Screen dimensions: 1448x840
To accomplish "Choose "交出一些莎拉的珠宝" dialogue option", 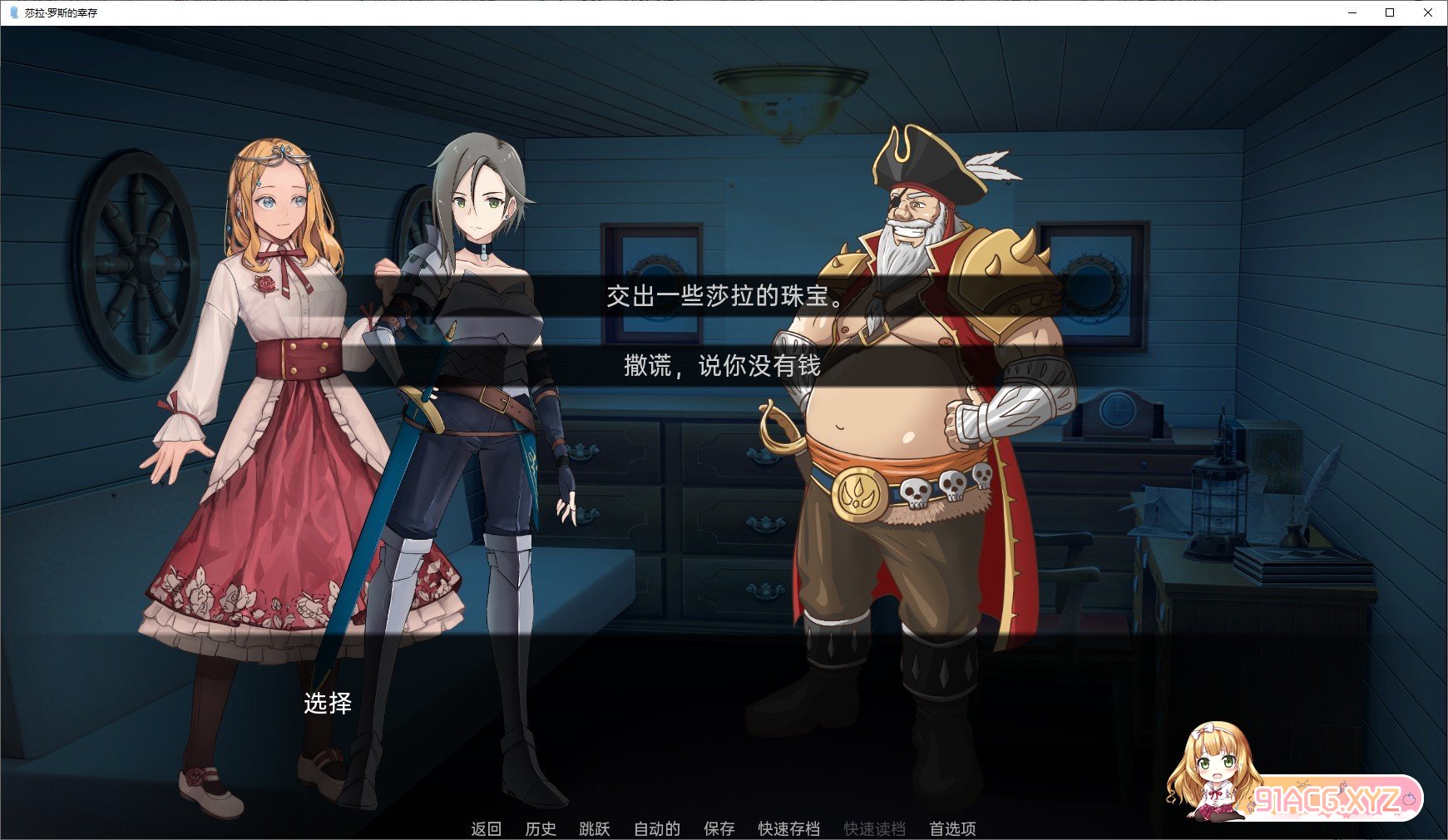I will click(724, 296).
